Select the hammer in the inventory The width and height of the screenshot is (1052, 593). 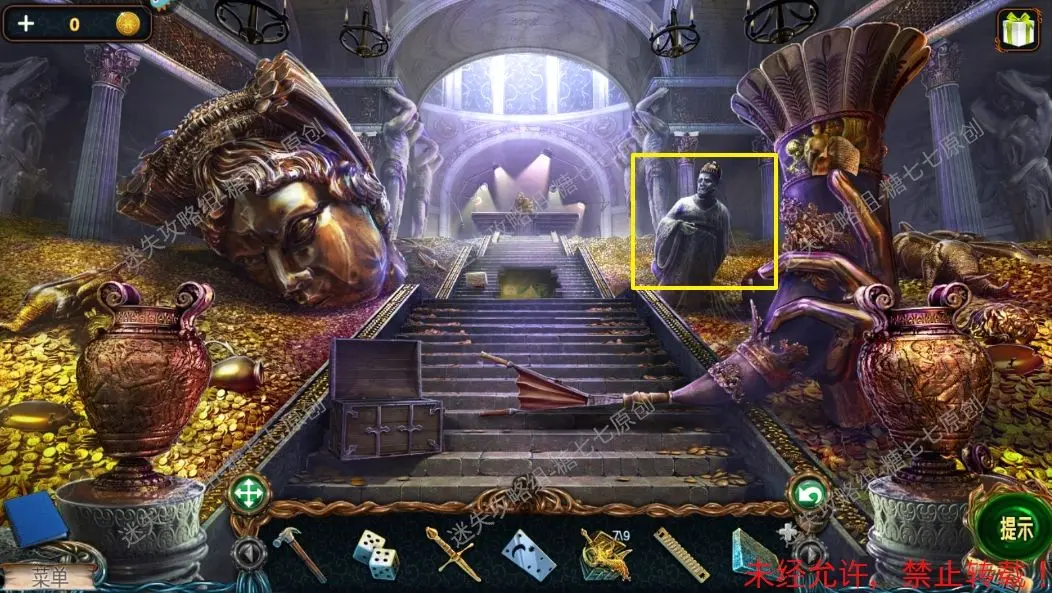[x=298, y=552]
